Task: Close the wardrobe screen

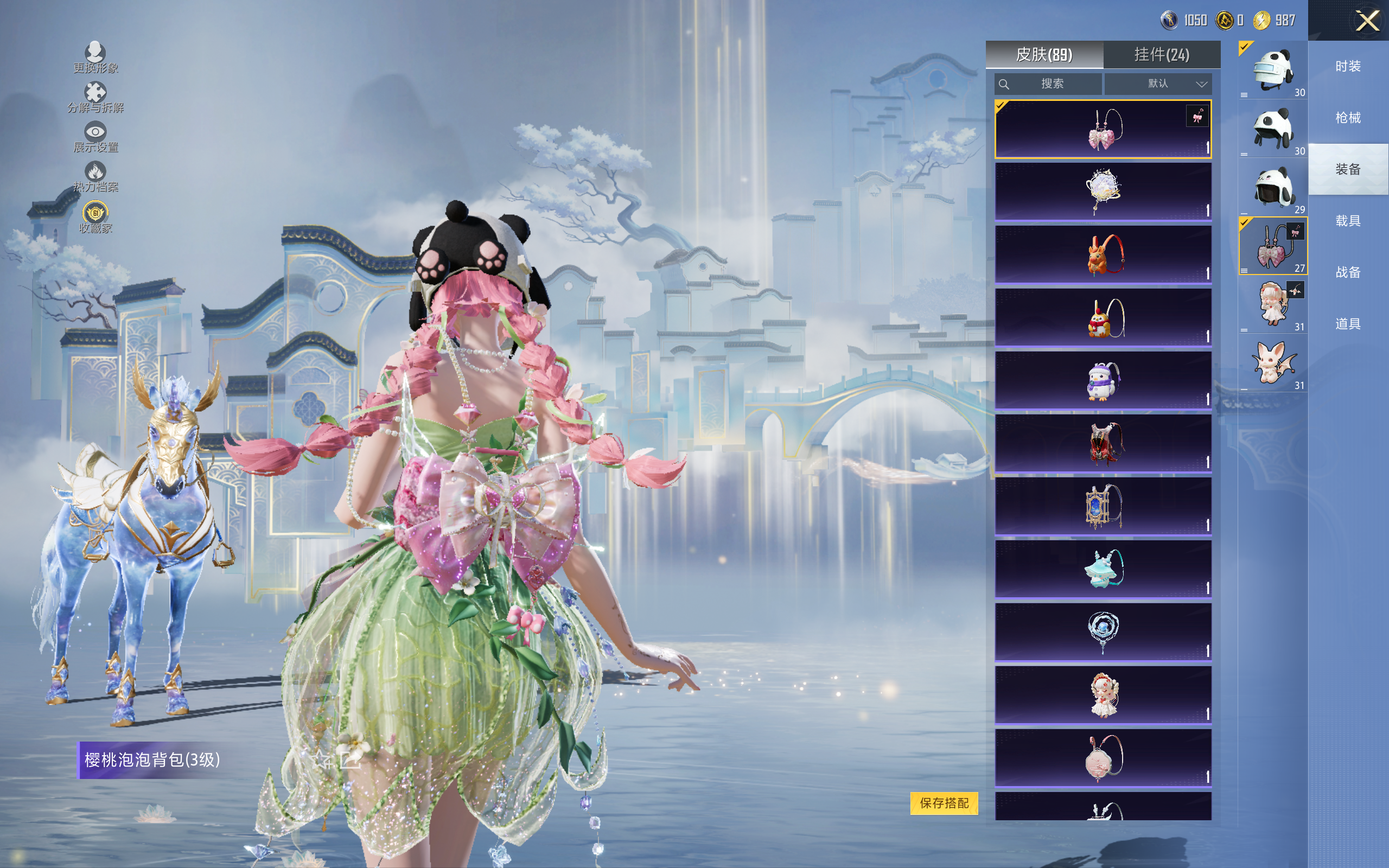Action: pos(1367,21)
